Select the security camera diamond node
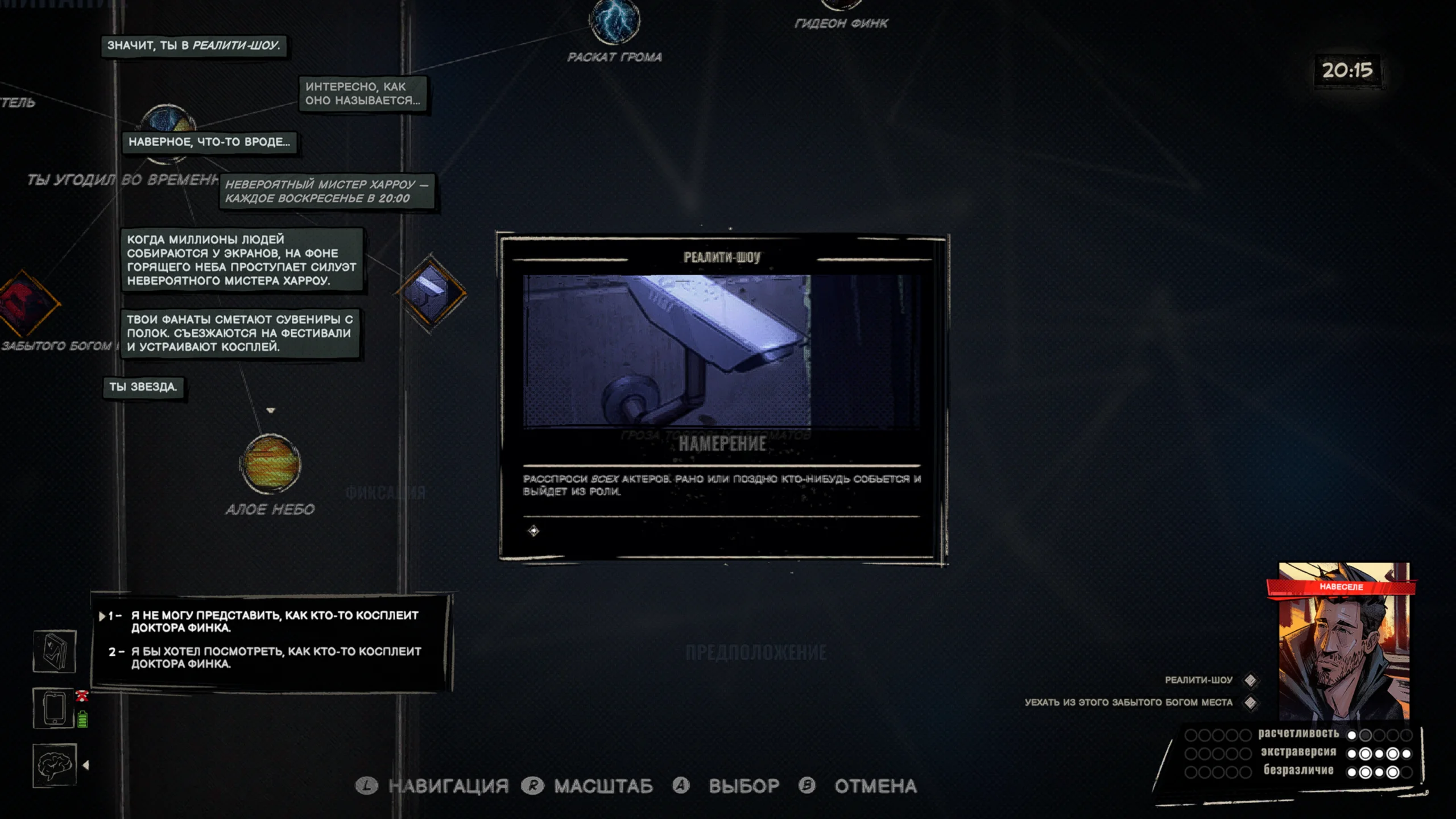 tap(431, 292)
